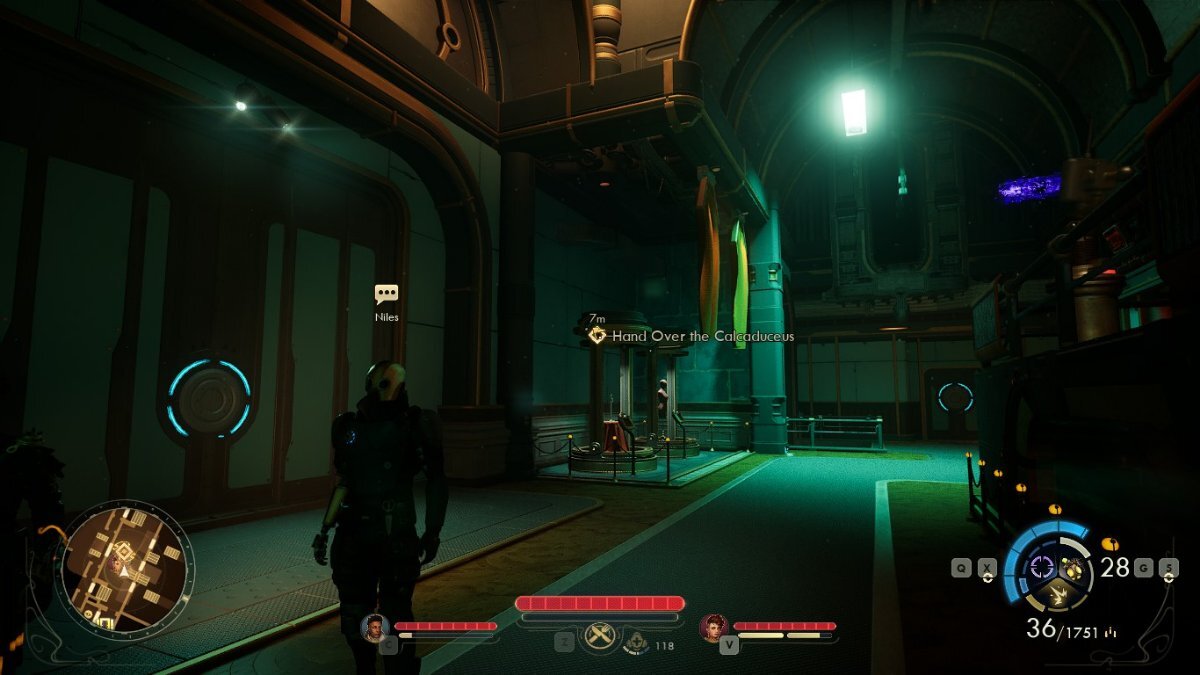Click the Niles speech bubble icon
Screen dimensions: 1200x675
coord(386,294)
